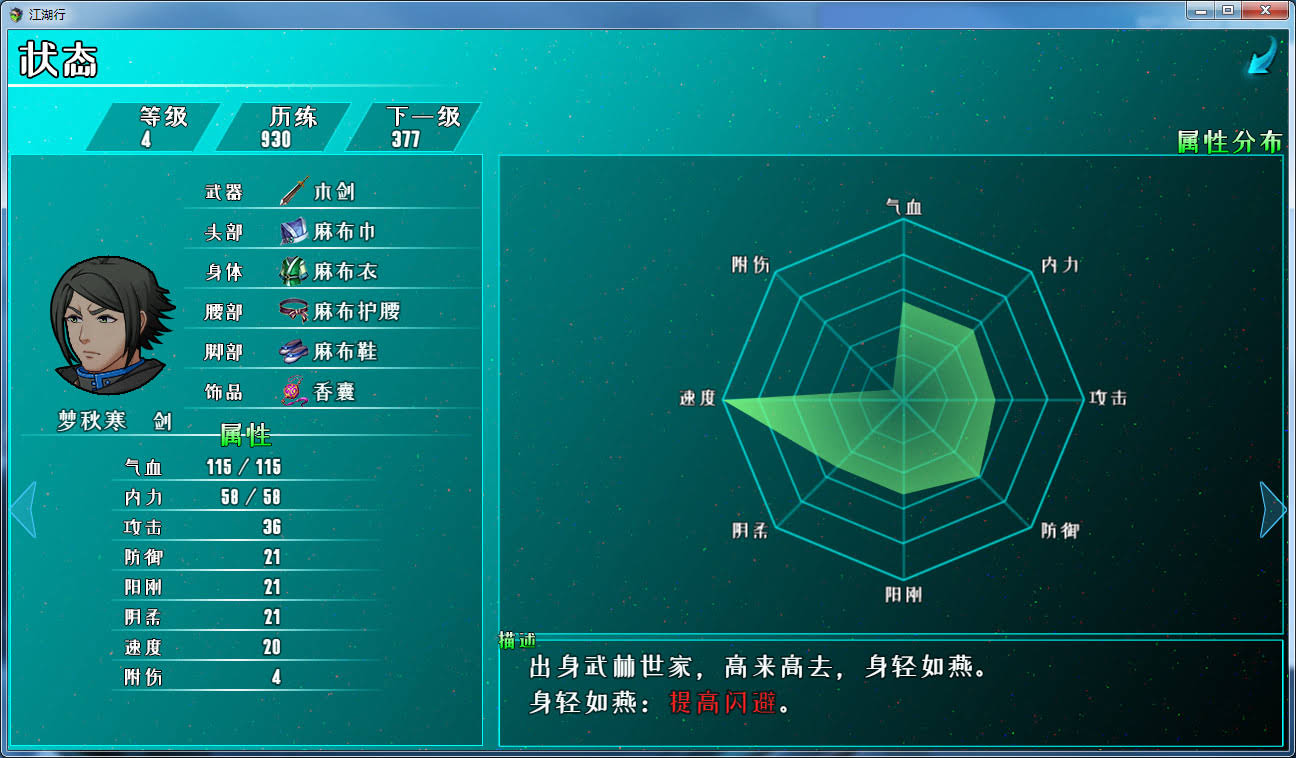The width and height of the screenshot is (1296, 758).
Task: Switch to the previous character
Action: pyautogui.click(x=23, y=510)
